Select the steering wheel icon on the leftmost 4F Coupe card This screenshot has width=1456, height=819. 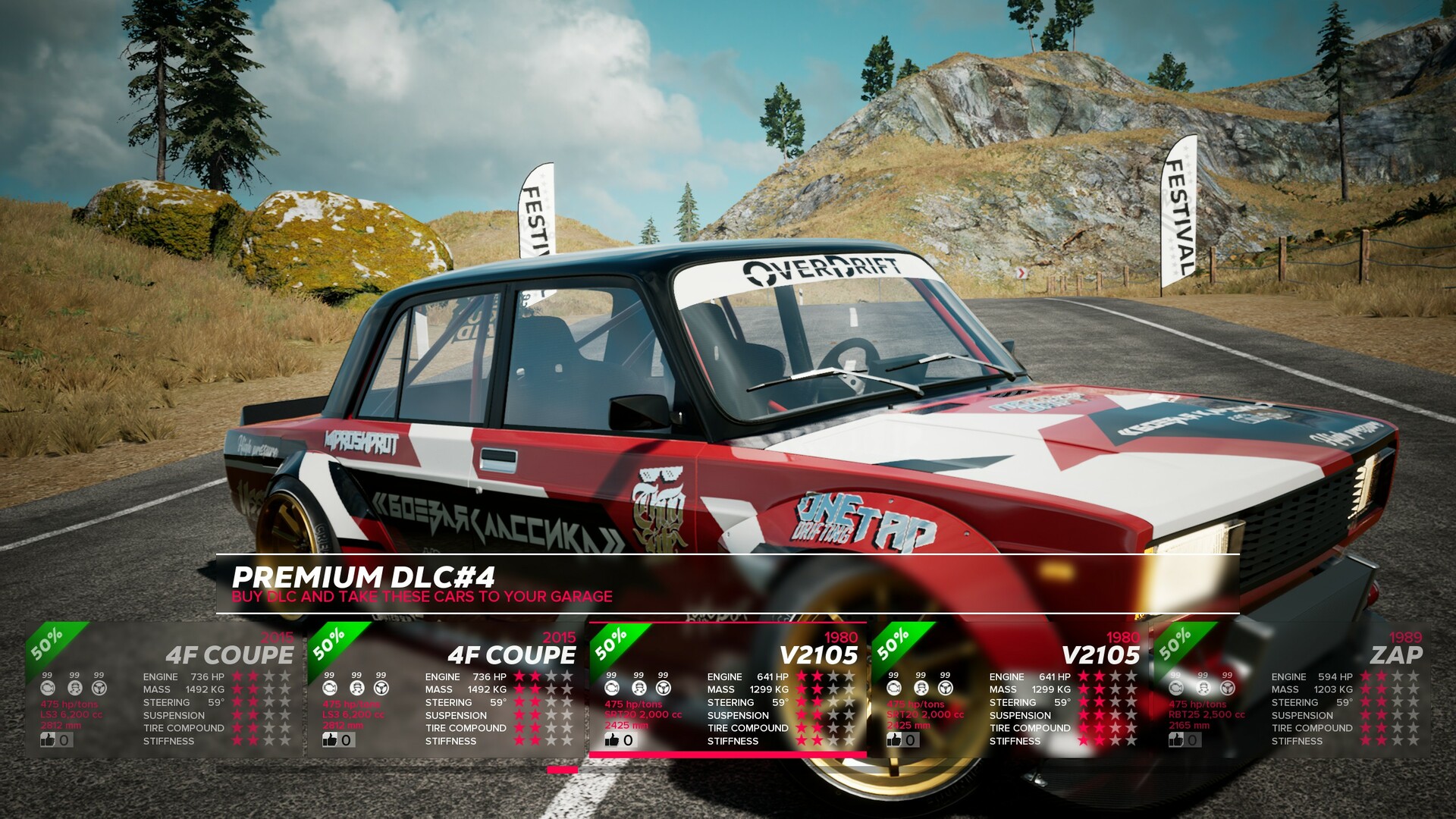coord(99,687)
